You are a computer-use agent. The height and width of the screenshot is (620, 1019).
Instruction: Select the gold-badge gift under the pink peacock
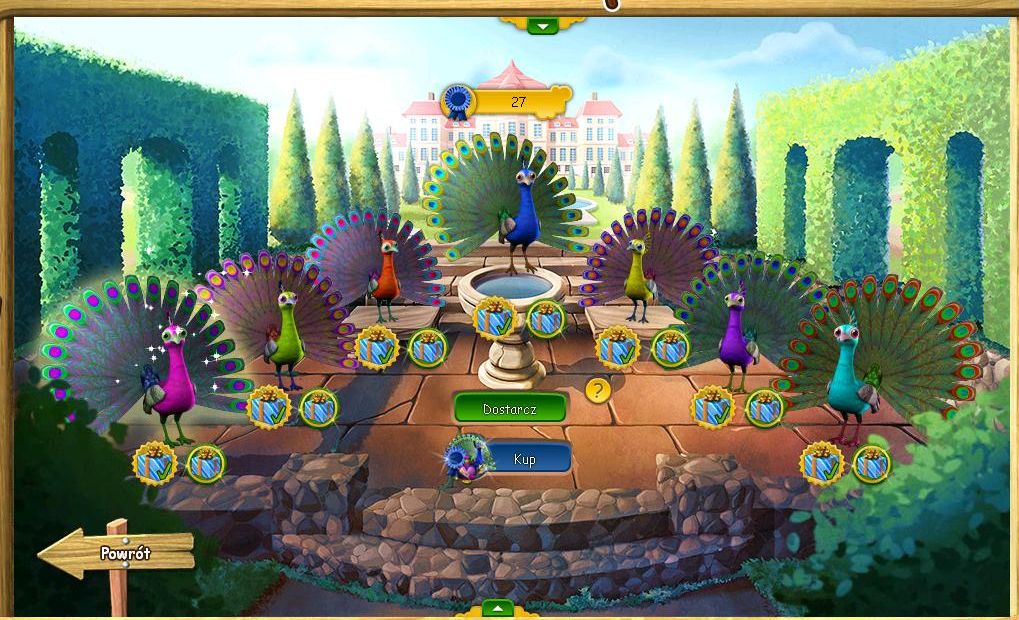pyautogui.click(x=154, y=463)
